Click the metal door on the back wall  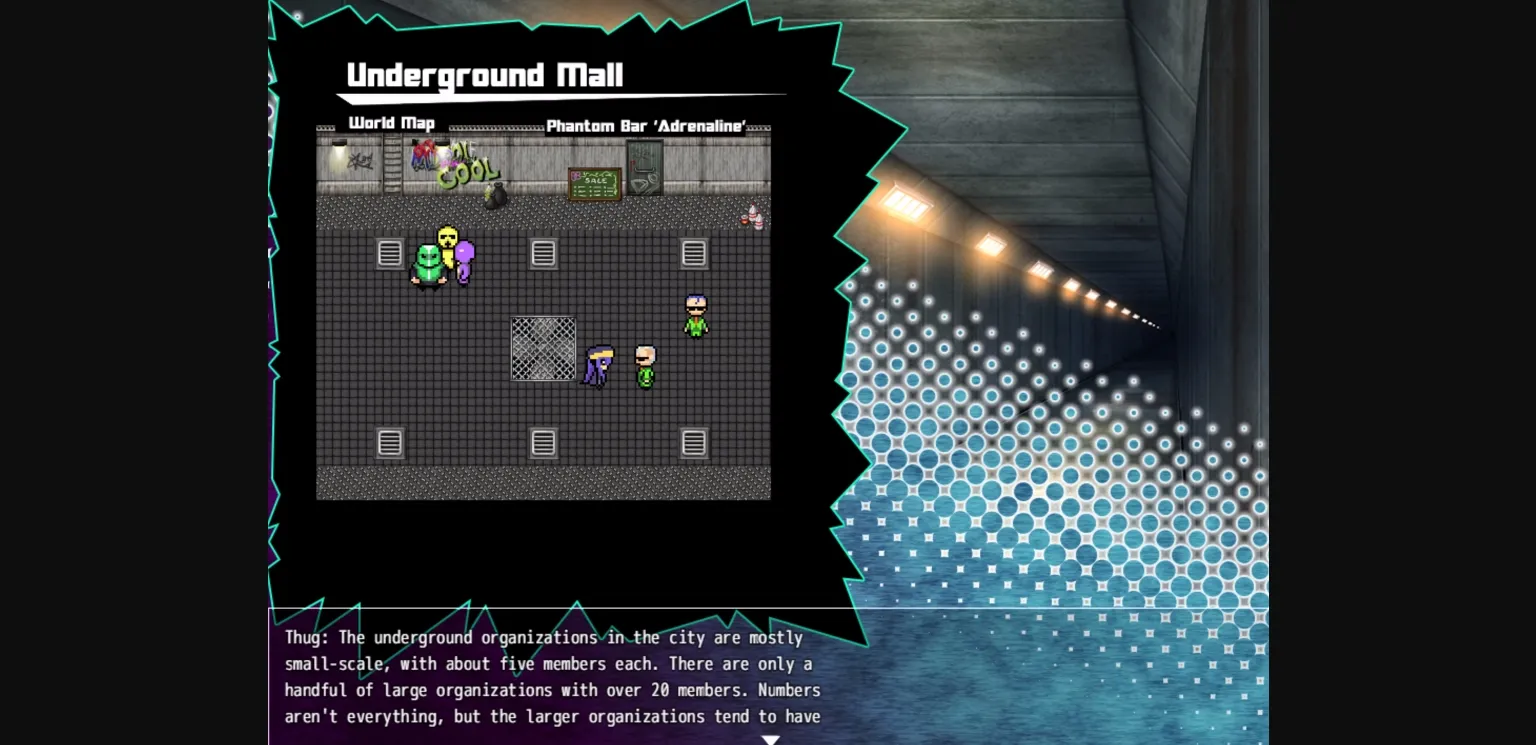coord(642,166)
